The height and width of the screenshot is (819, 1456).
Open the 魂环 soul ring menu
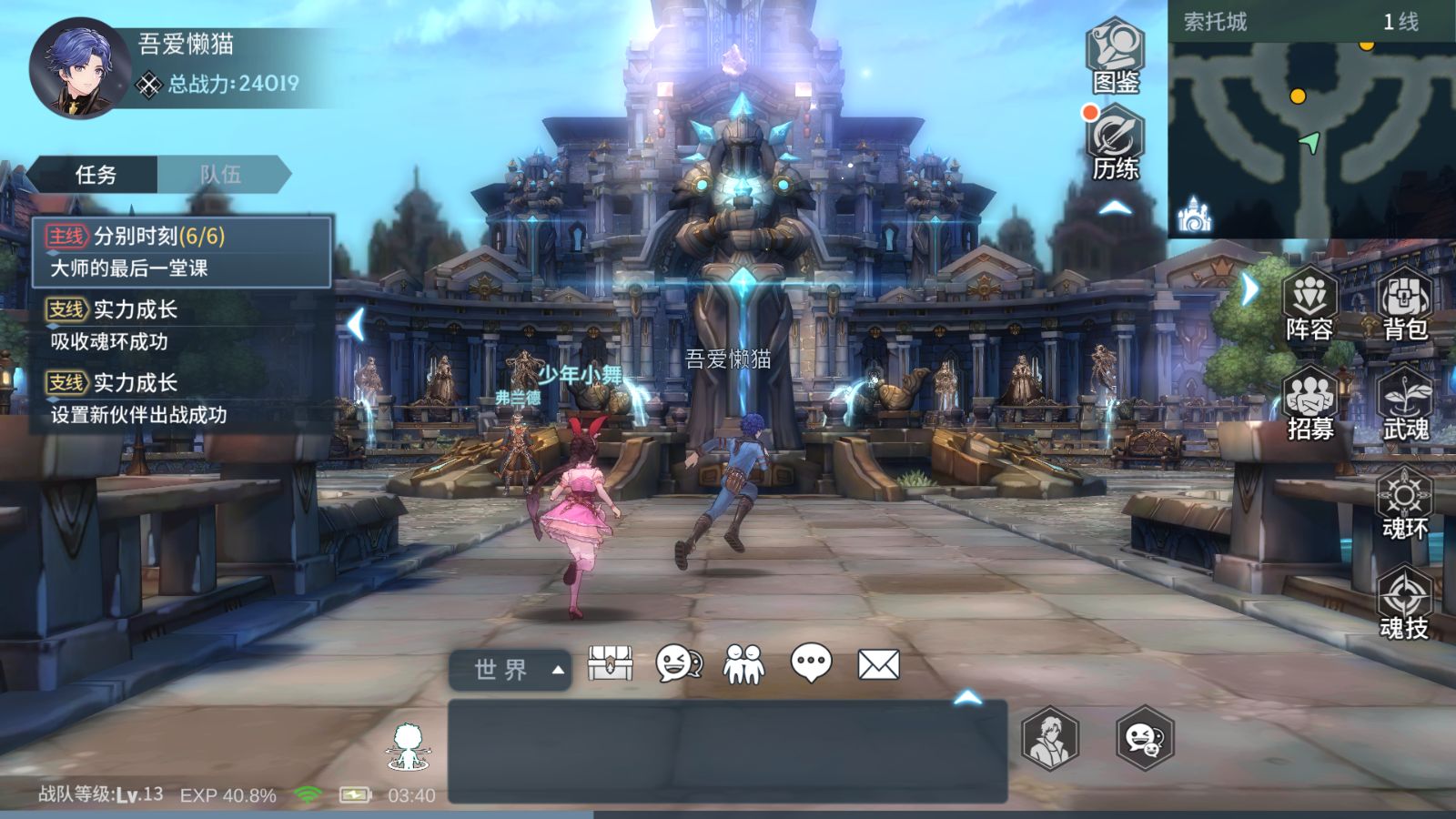1404,504
